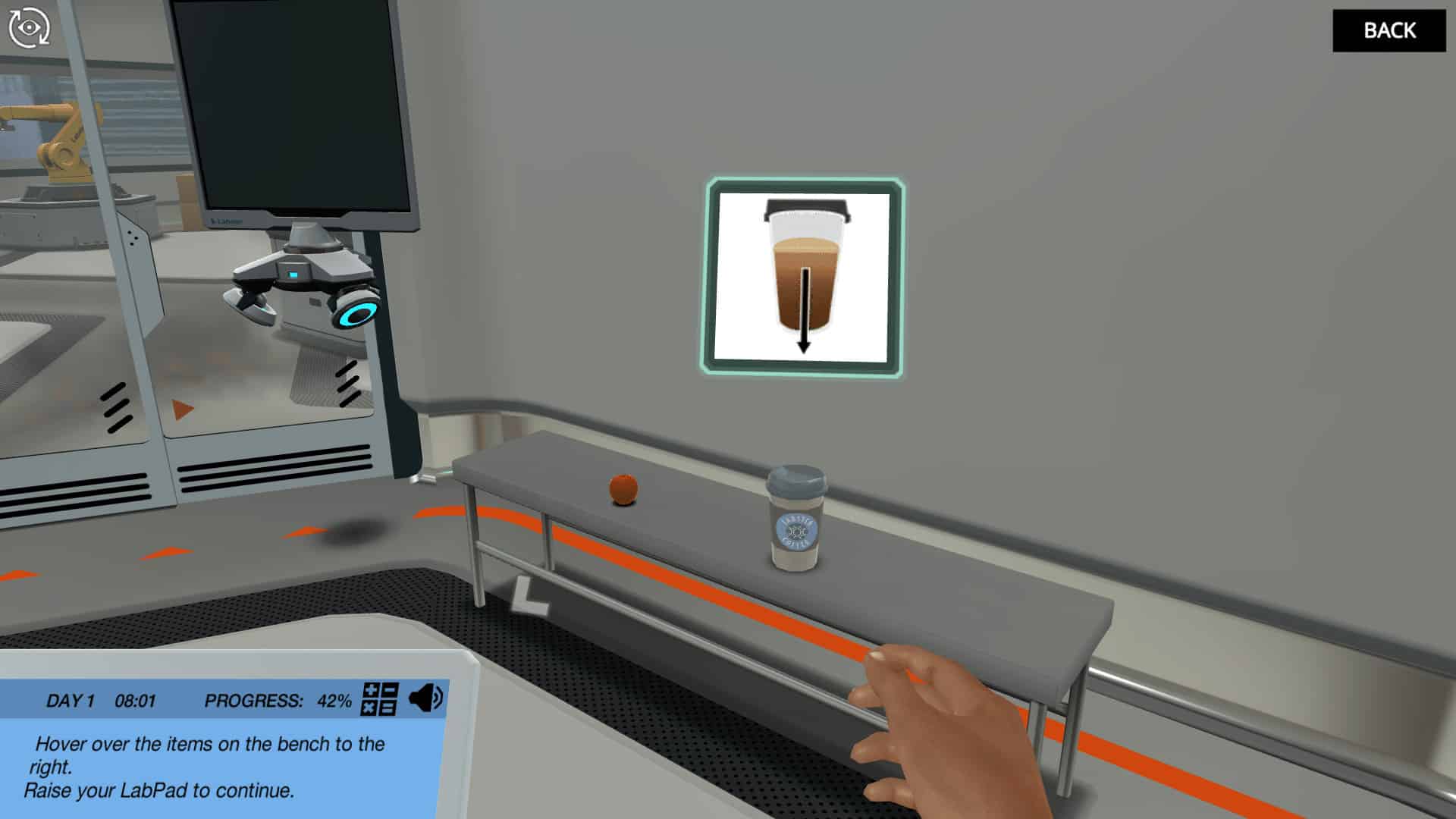This screenshot has width=1456, height=819.
Task: Select the coffee cup on the bench
Action: coord(795,519)
